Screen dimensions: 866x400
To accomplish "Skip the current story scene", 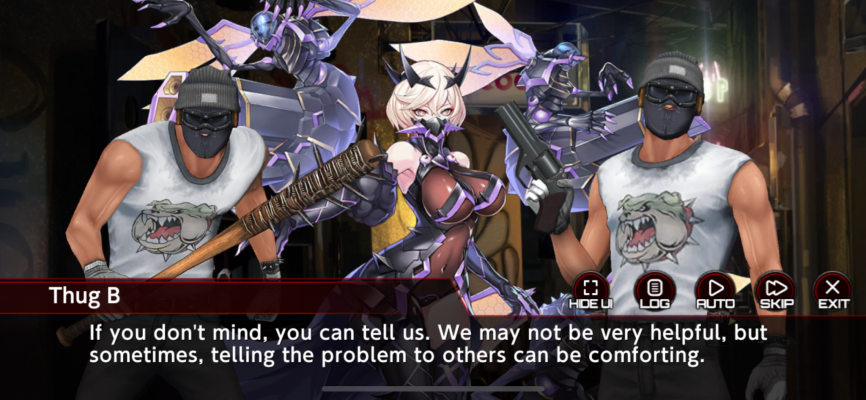I will click(x=775, y=290).
